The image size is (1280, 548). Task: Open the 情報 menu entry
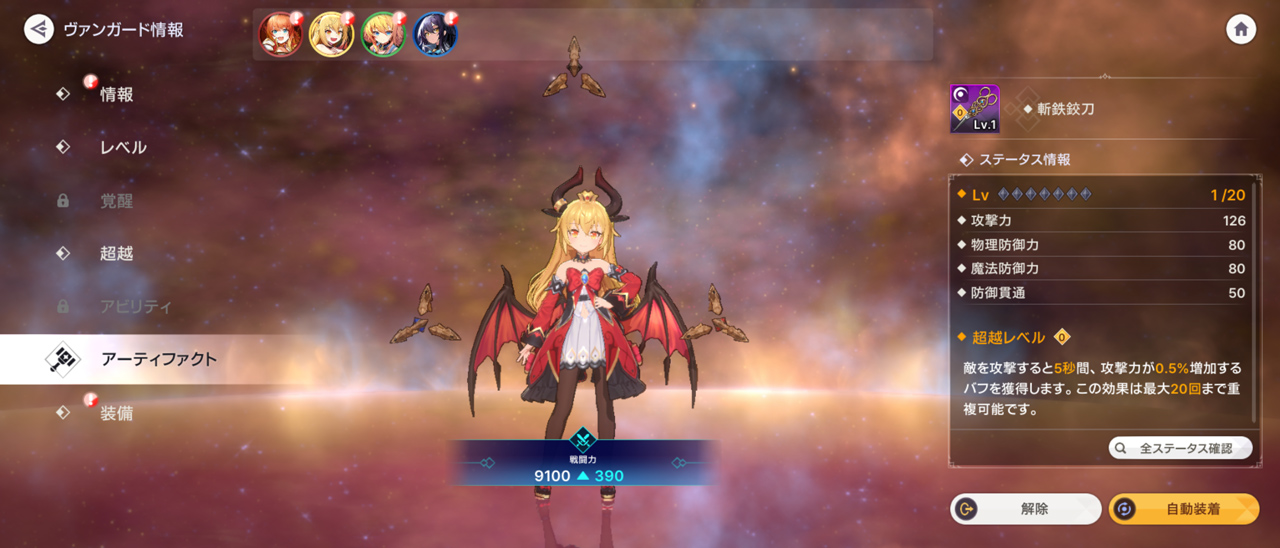tap(116, 94)
